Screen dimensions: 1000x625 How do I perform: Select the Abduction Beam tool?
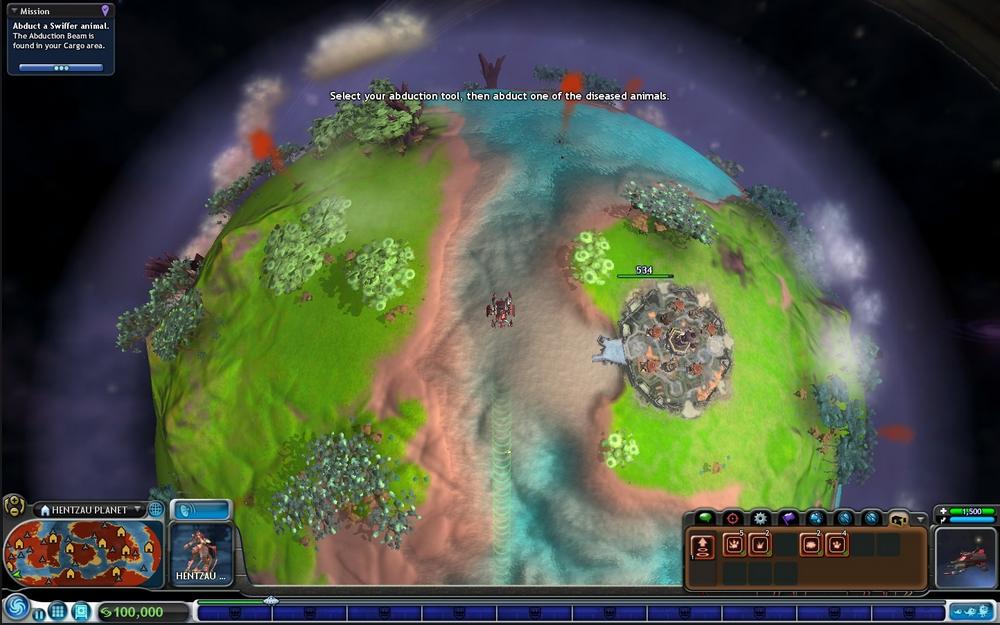pos(704,545)
